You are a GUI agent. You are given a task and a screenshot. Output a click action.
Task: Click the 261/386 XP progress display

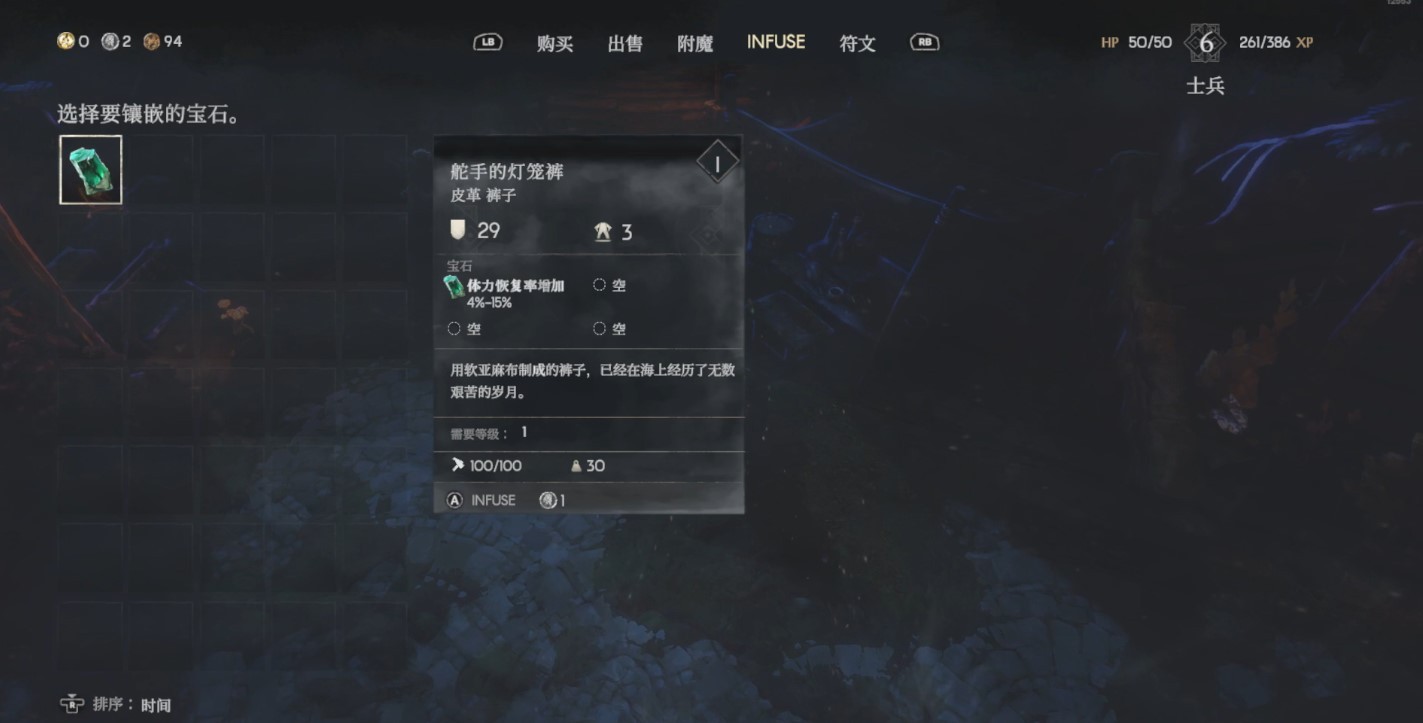[x=1275, y=42]
